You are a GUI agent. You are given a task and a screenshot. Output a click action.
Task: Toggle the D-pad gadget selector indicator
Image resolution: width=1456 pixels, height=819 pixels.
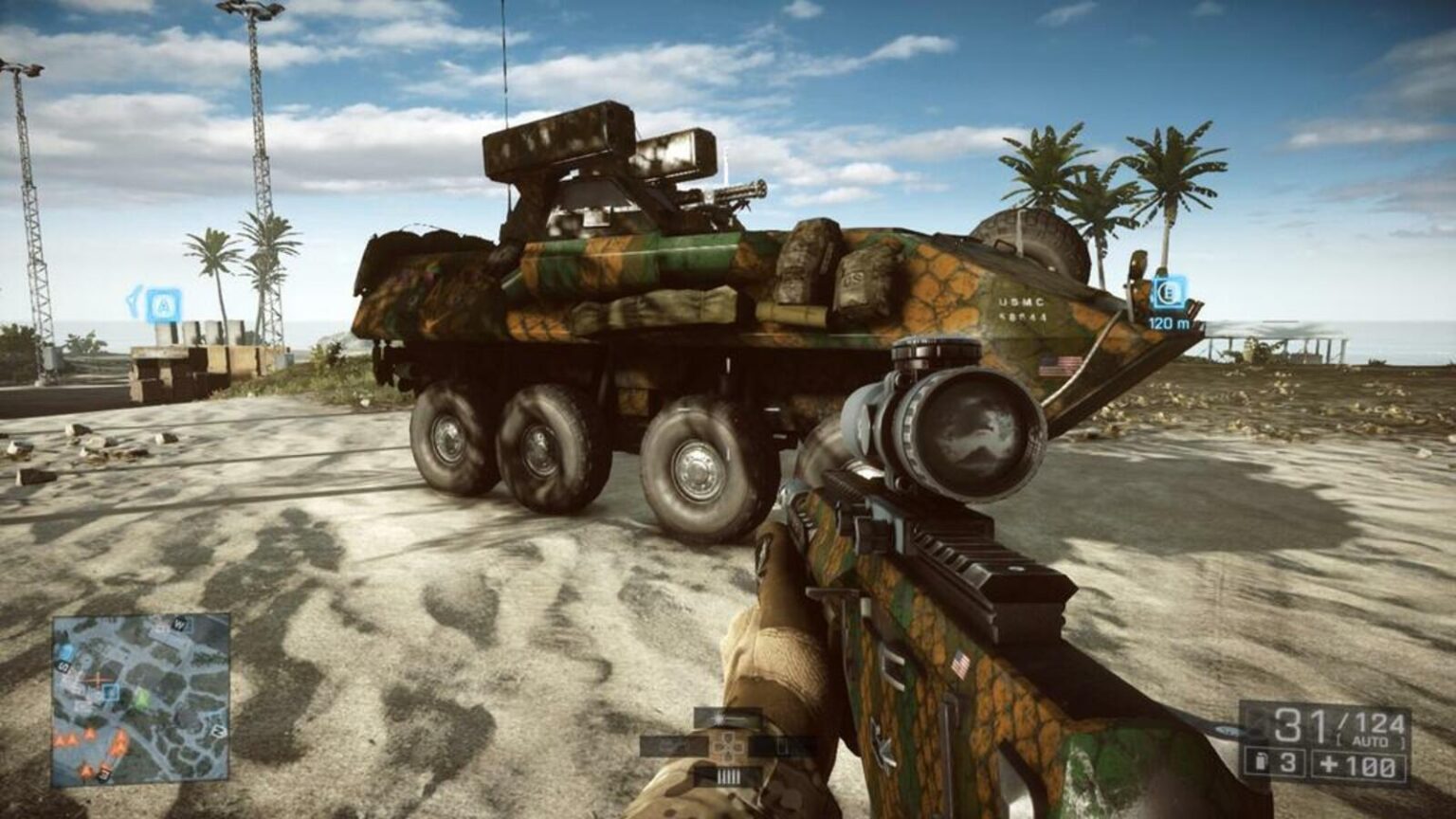[x=729, y=748]
